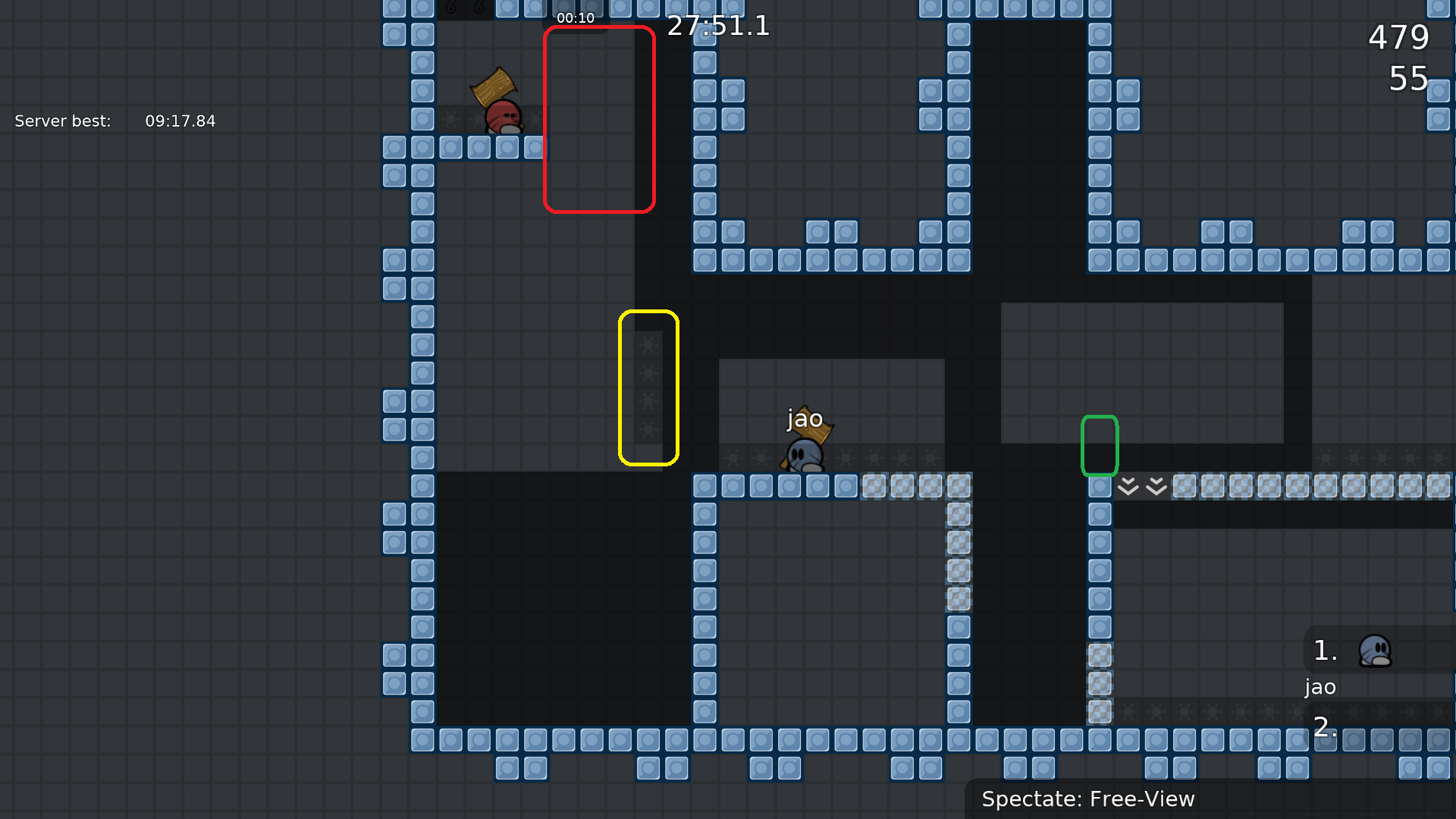Click the race timer showing 27:51.1
The height and width of the screenshot is (819, 1456).
click(x=718, y=27)
